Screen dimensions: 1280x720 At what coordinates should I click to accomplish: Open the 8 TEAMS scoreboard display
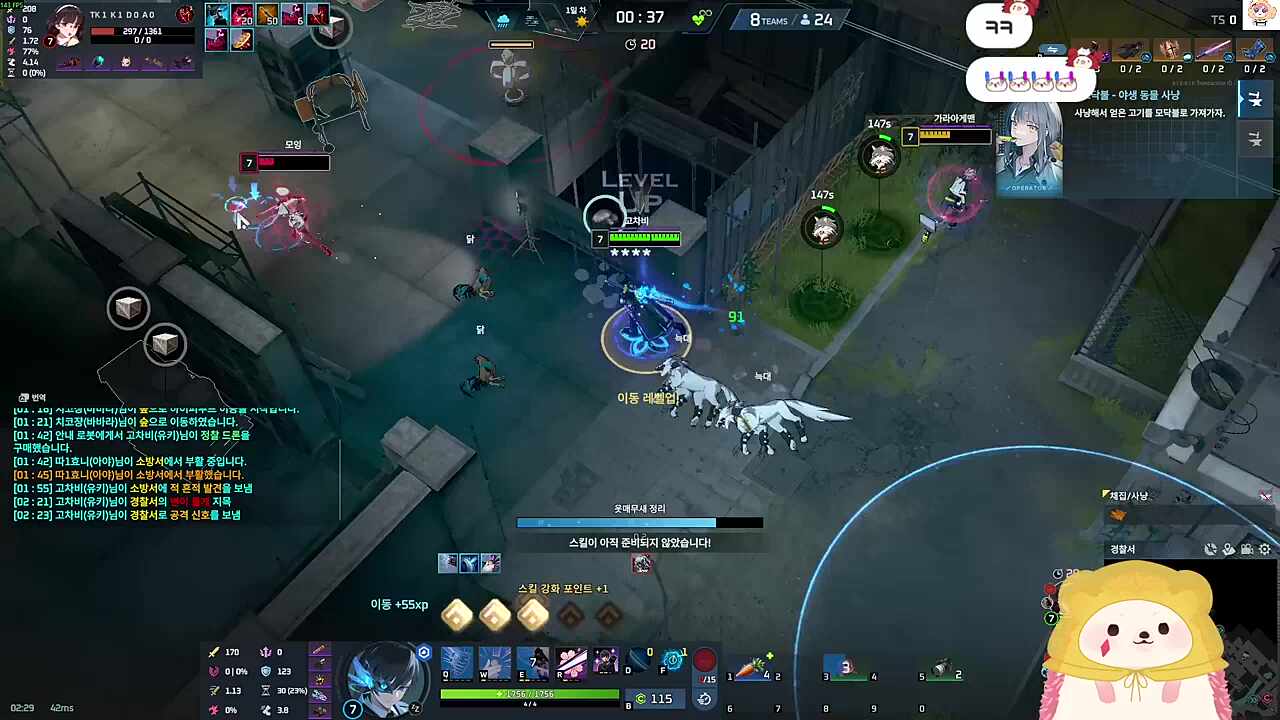click(x=768, y=20)
